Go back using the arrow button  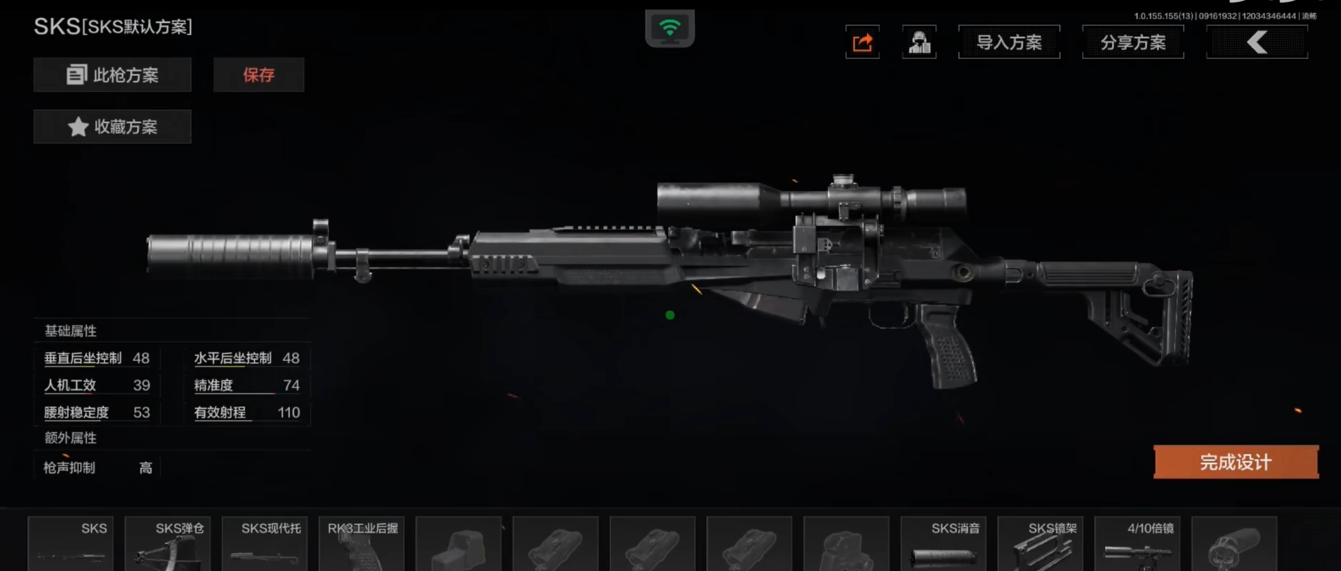(x=1257, y=42)
